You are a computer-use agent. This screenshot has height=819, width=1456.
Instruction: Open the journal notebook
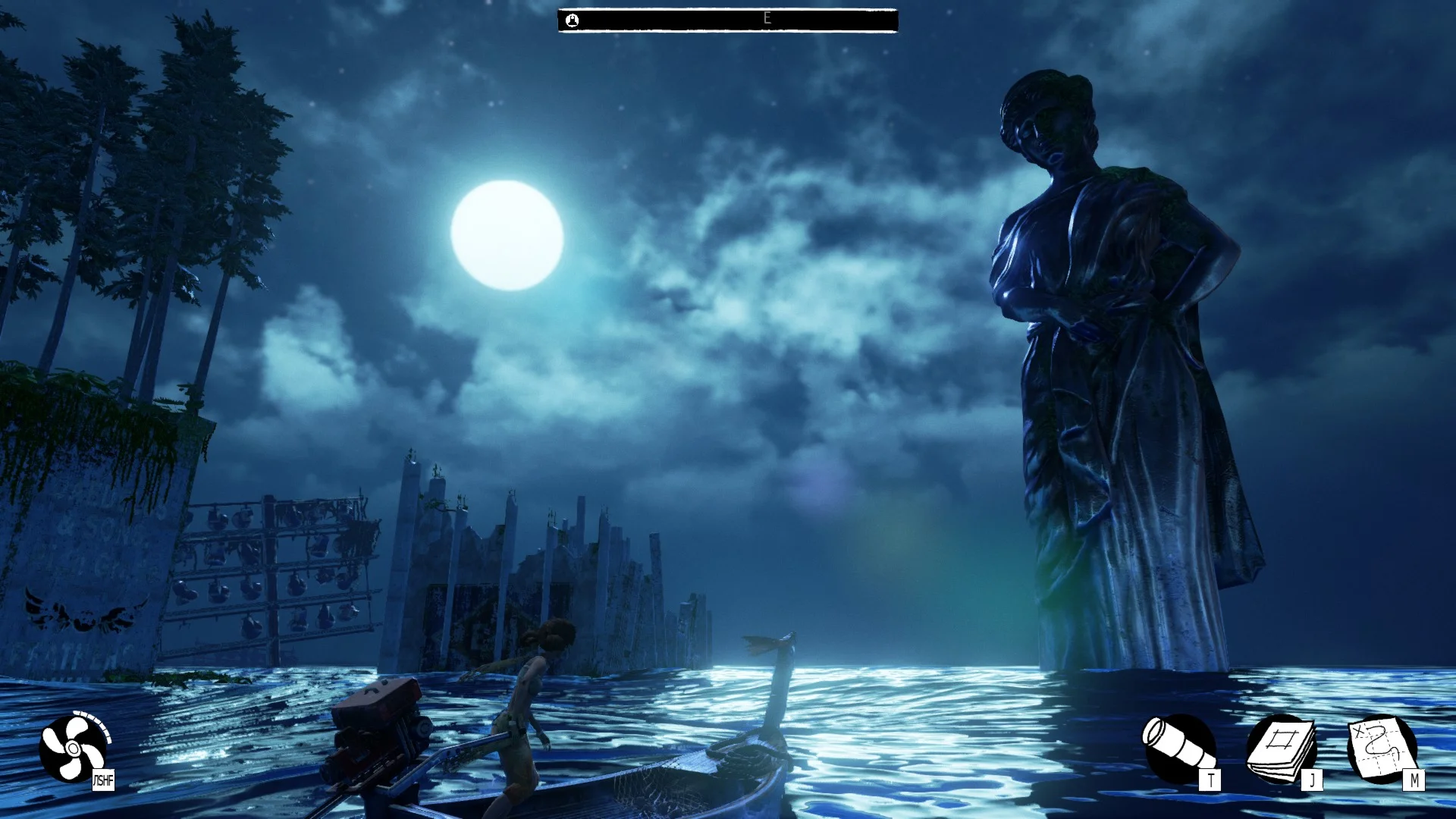[x=1282, y=748]
